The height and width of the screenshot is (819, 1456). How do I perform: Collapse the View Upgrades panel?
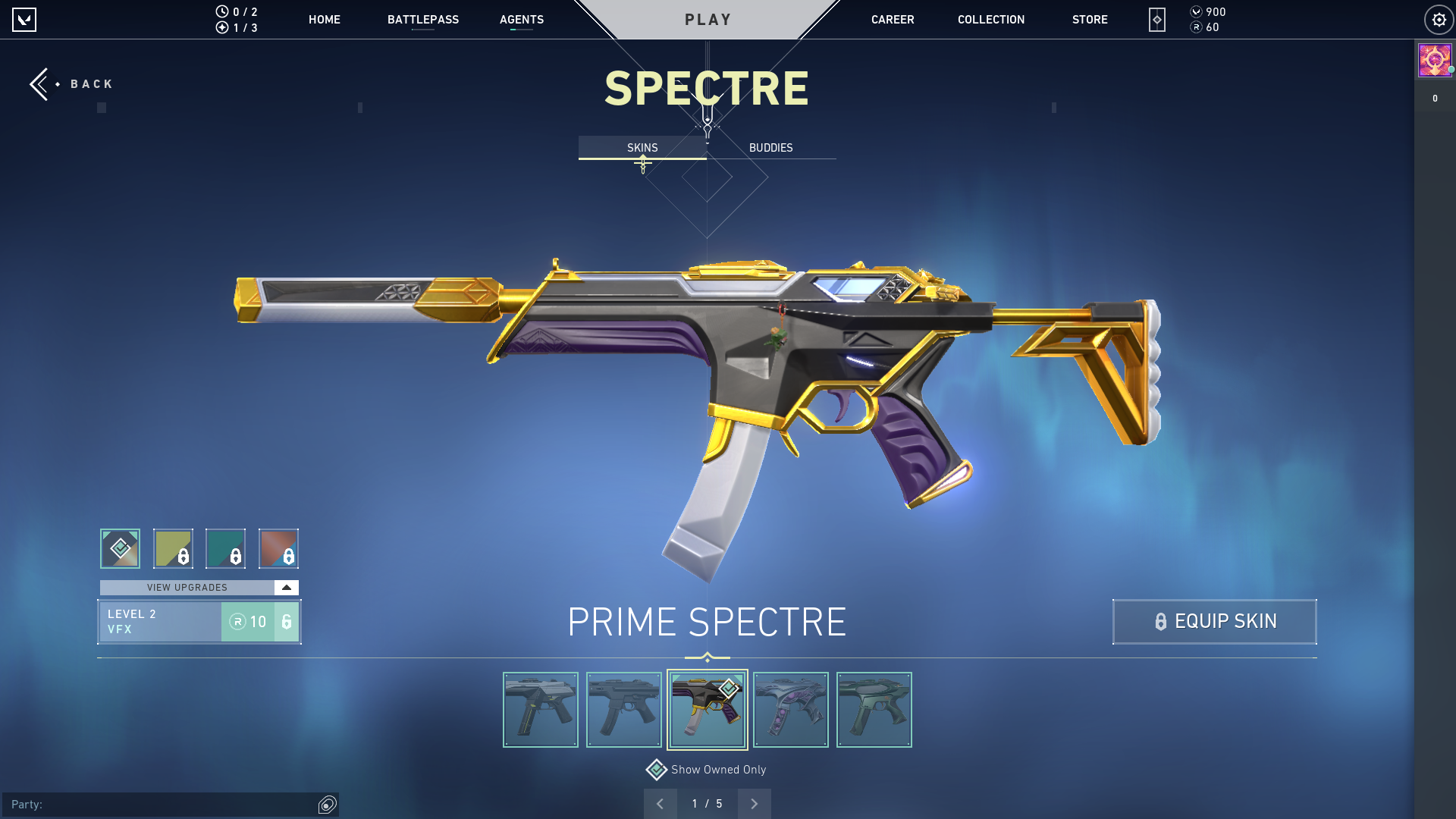click(286, 588)
